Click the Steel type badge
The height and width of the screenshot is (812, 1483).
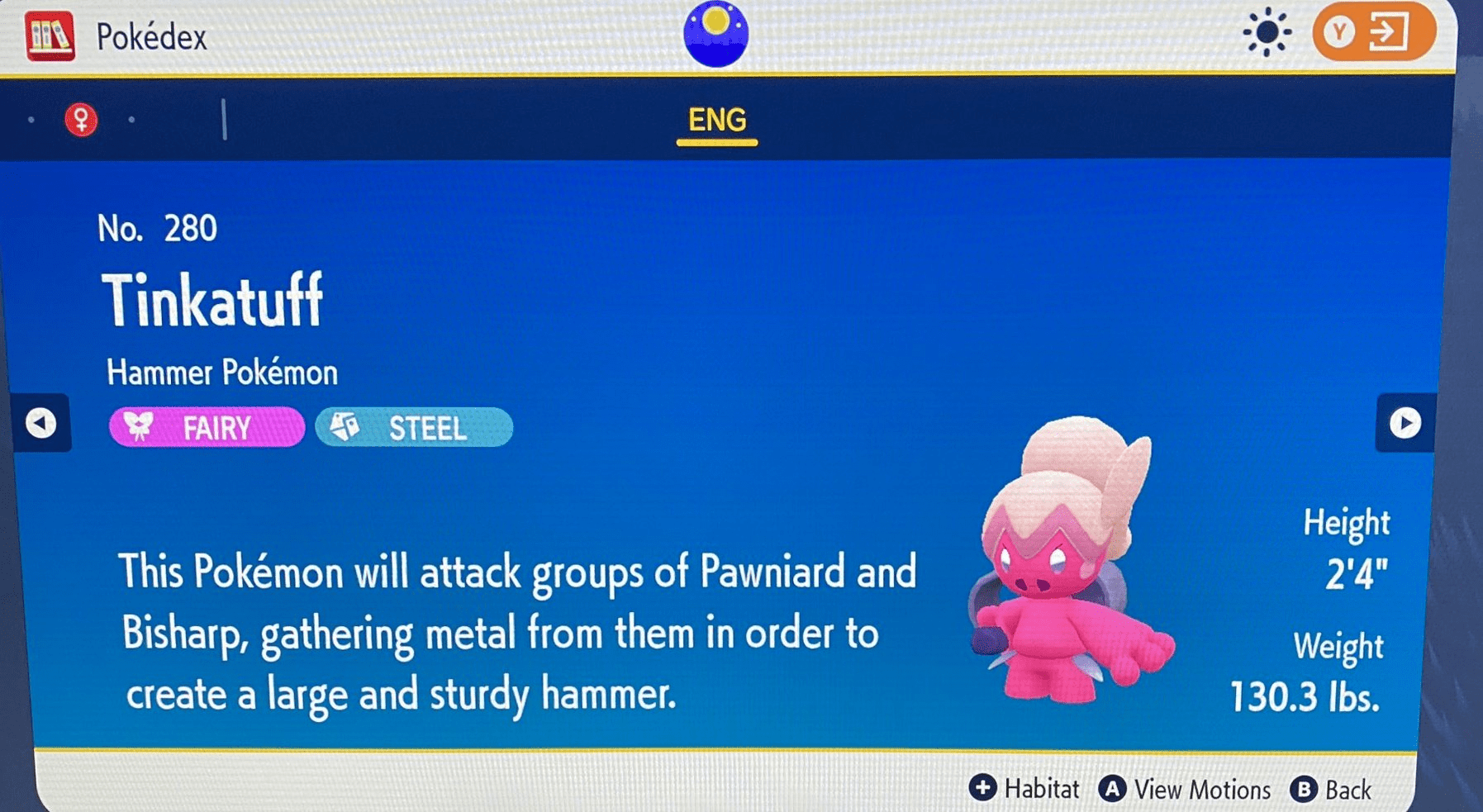coord(413,428)
